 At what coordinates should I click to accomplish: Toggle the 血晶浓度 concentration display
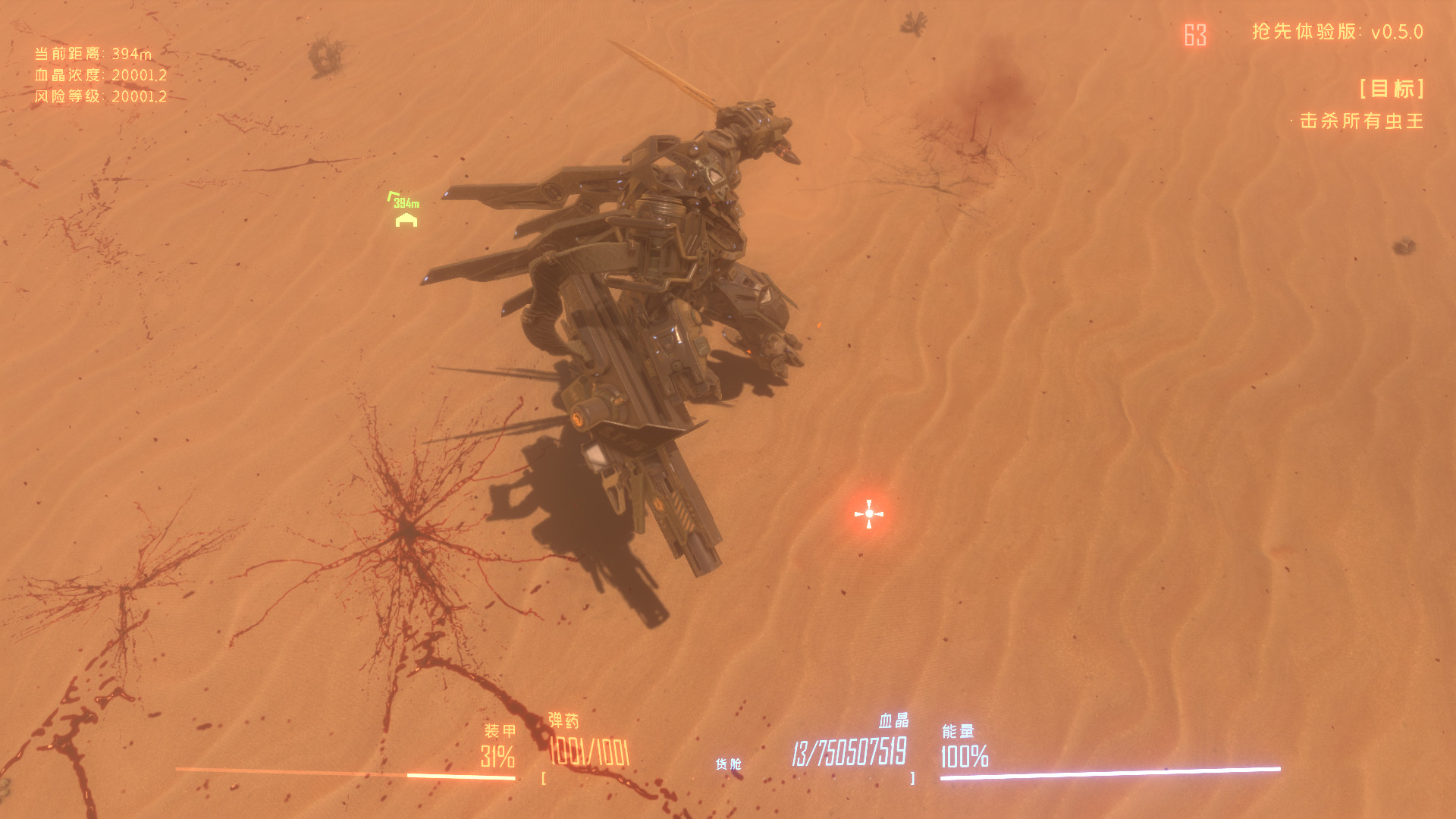pyautogui.click(x=99, y=76)
